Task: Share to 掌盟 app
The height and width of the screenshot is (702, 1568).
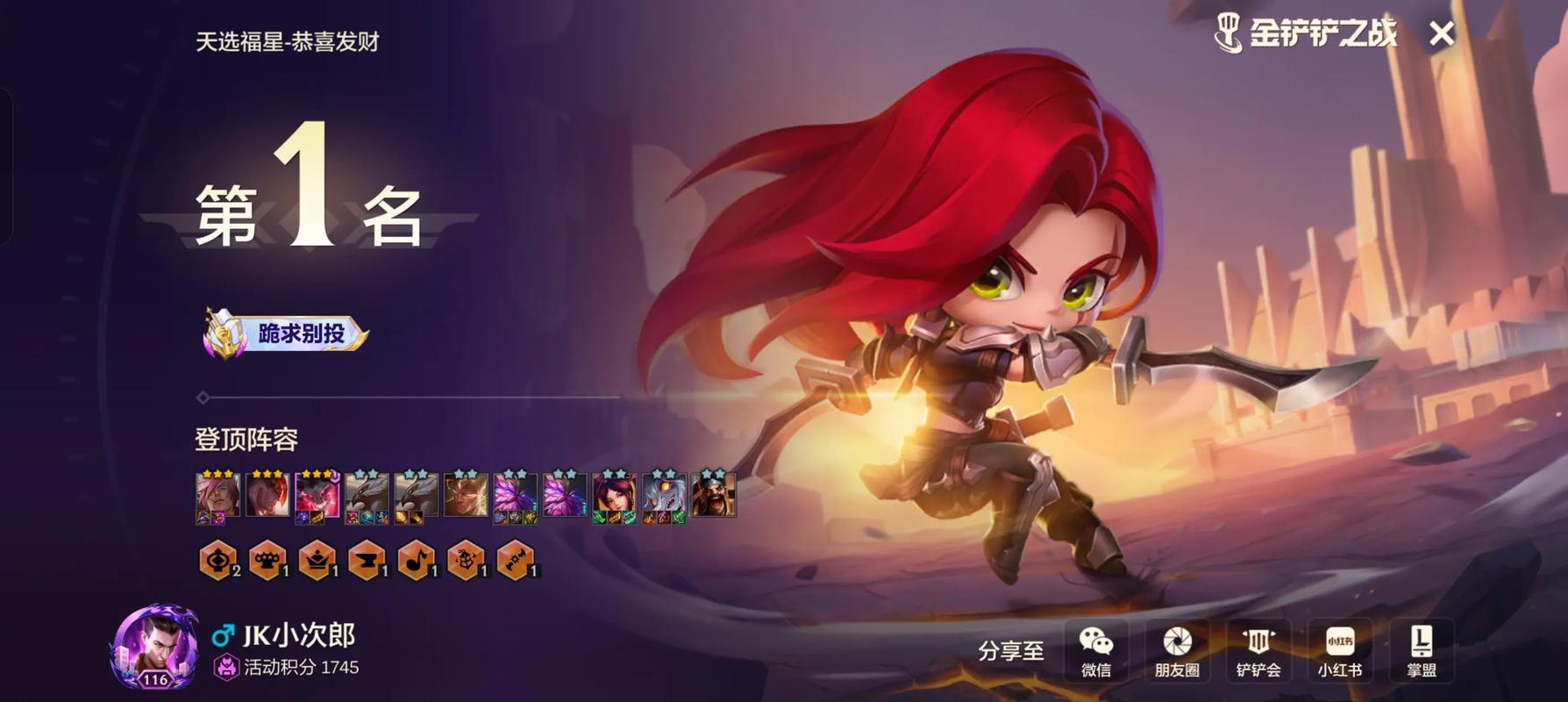Action: click(x=1421, y=650)
